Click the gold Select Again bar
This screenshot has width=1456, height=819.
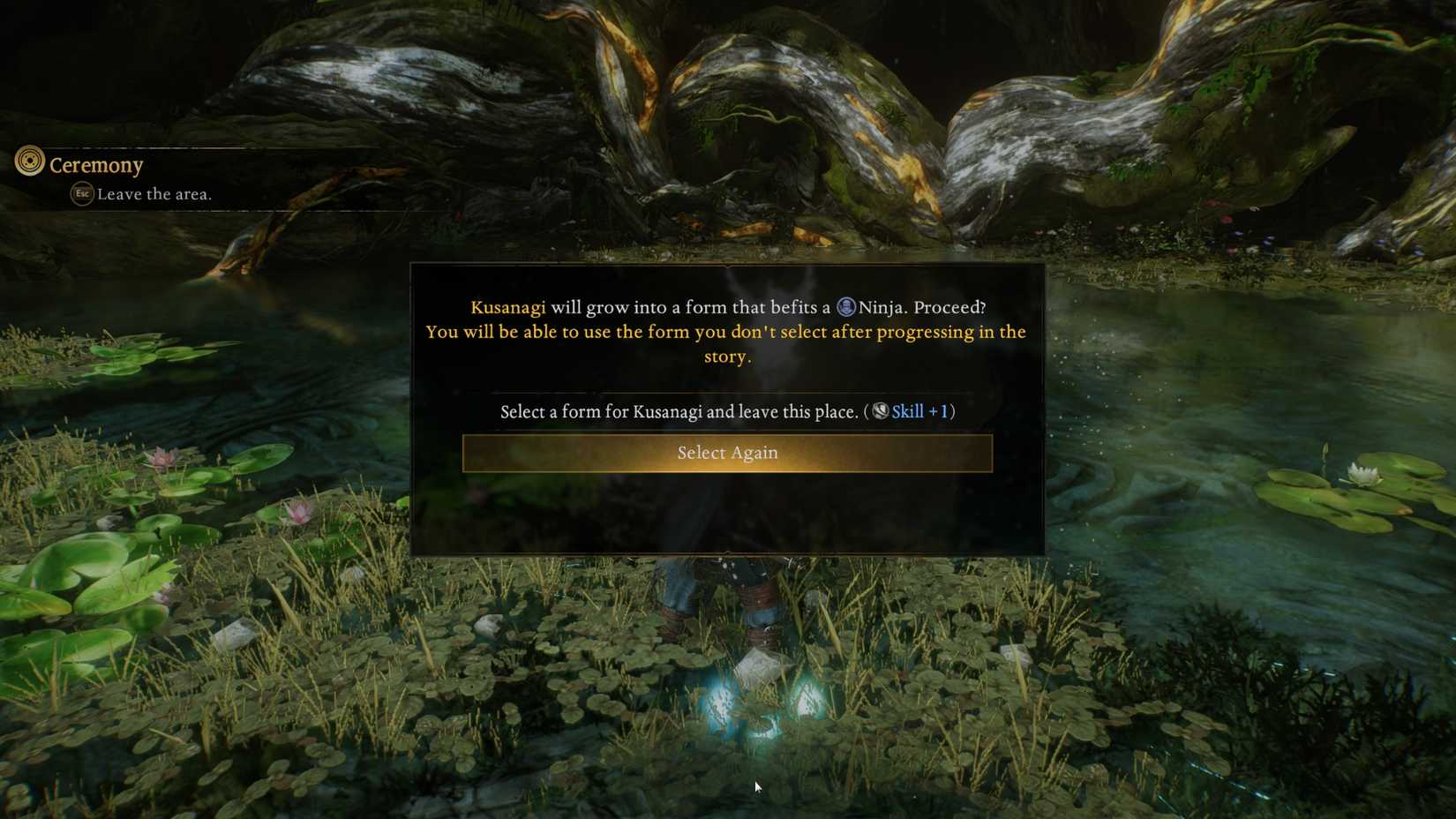727,453
